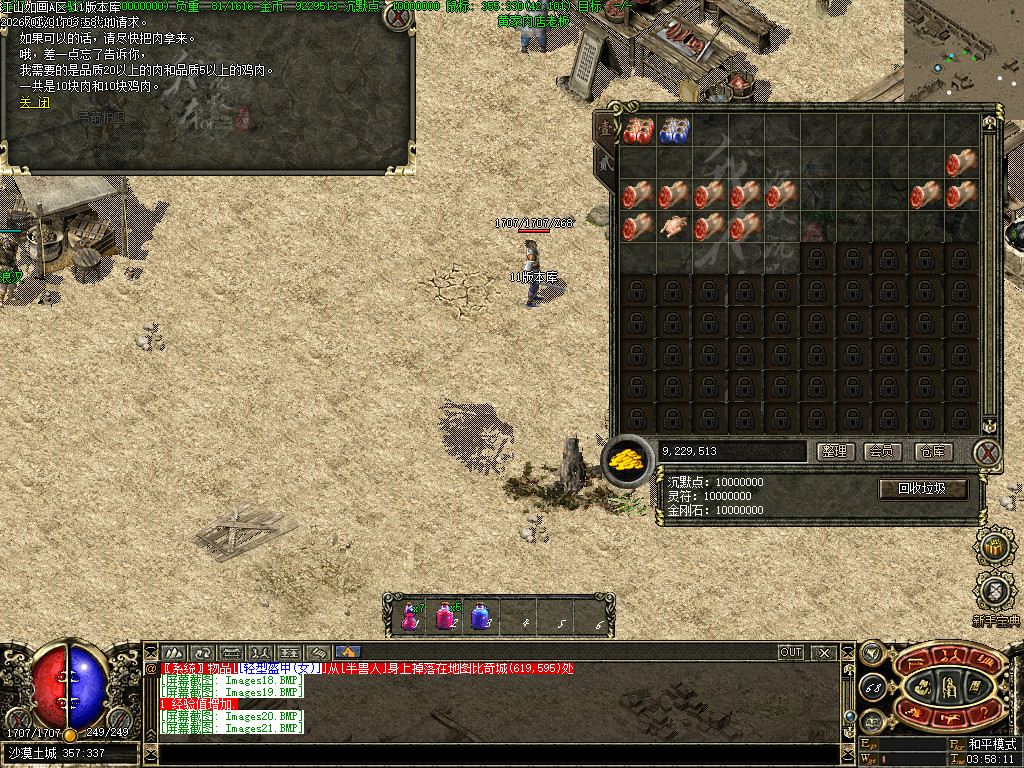Click the OUT button on the chat bar
Image resolution: width=1024 pixels, height=768 pixels.
click(791, 652)
